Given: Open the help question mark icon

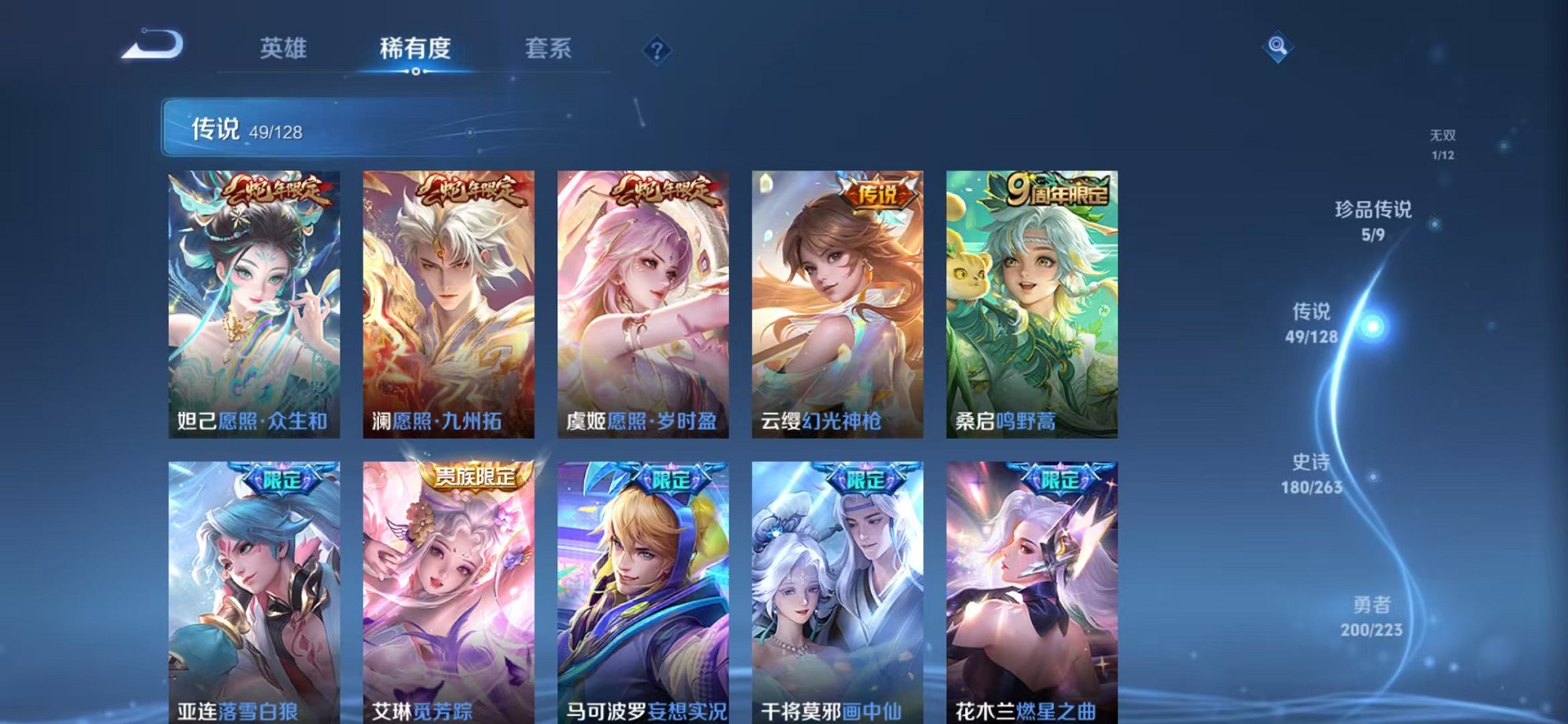Looking at the screenshot, I should coord(656,49).
